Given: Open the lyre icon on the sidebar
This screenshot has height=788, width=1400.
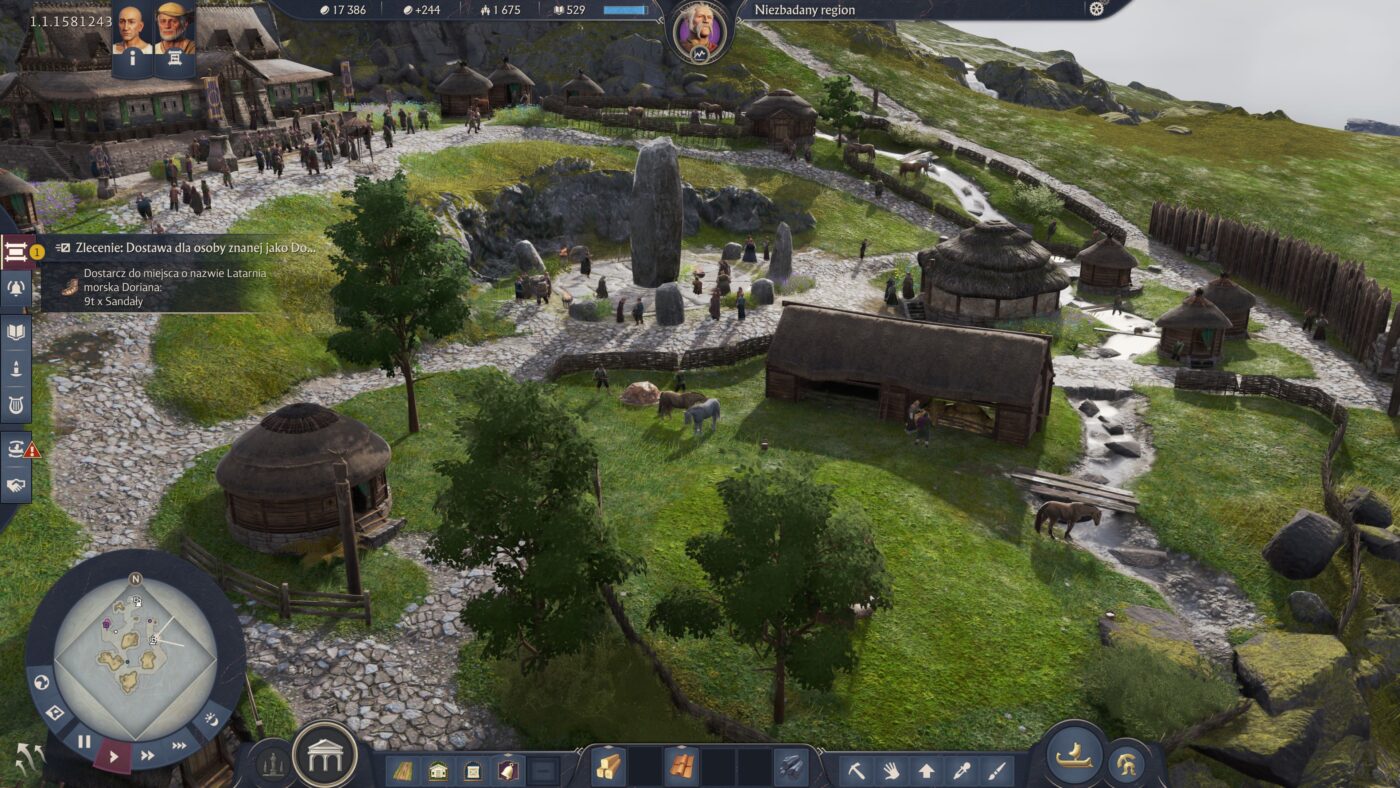Looking at the screenshot, I should [x=17, y=403].
